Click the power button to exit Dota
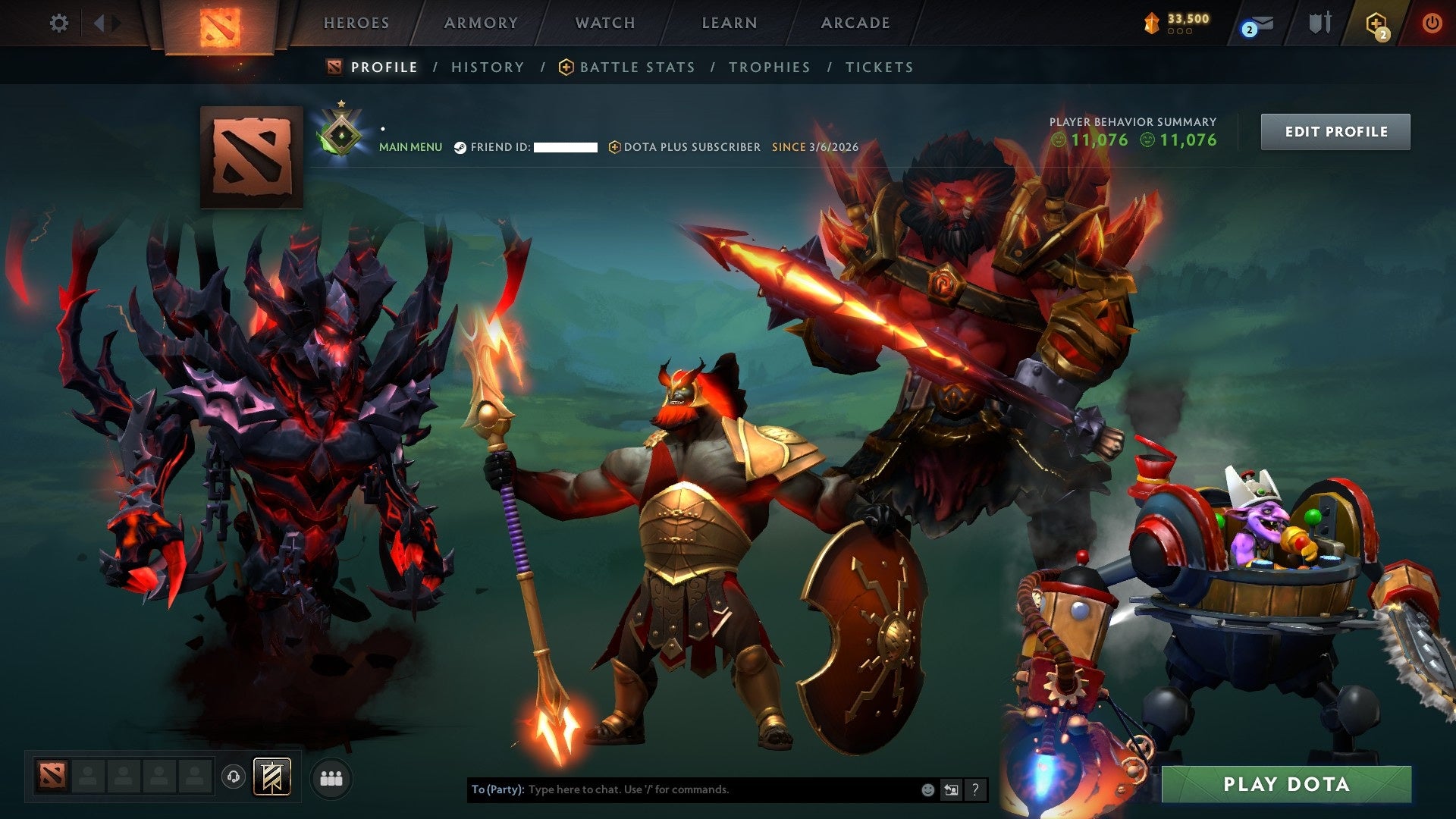Viewport: 1456px width, 819px height. [1432, 23]
